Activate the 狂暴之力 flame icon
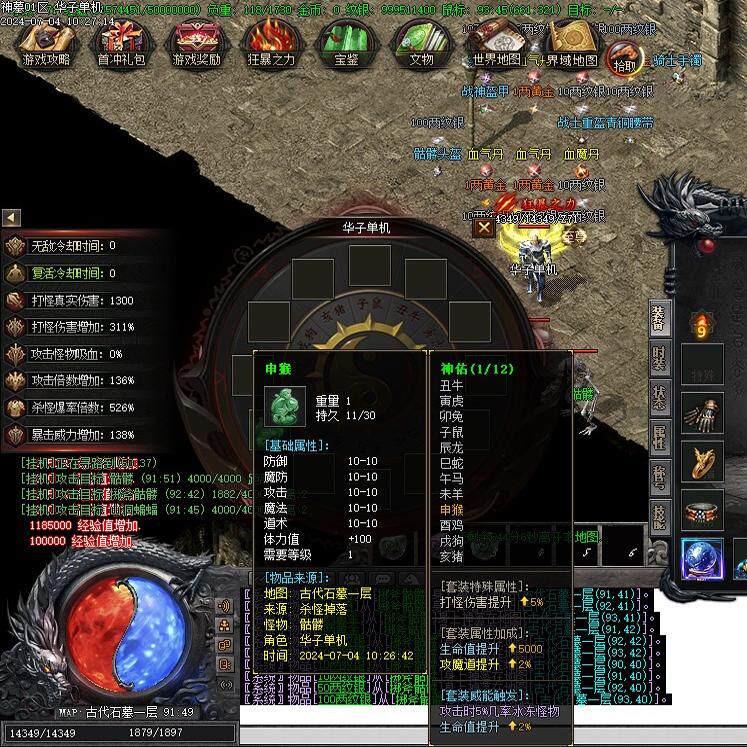This screenshot has height=747, width=747. 271,43
